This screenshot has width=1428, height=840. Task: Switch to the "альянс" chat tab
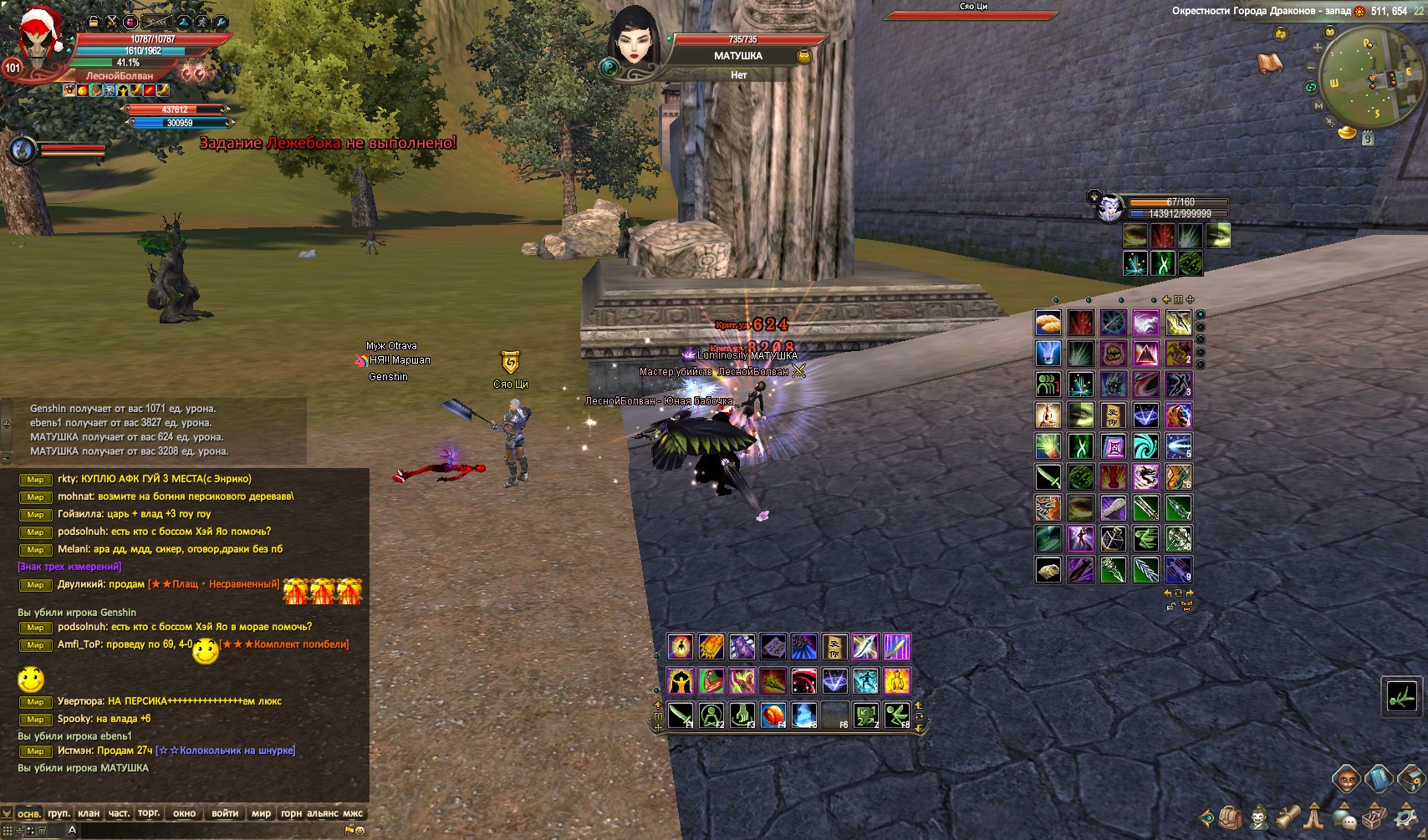point(322,813)
